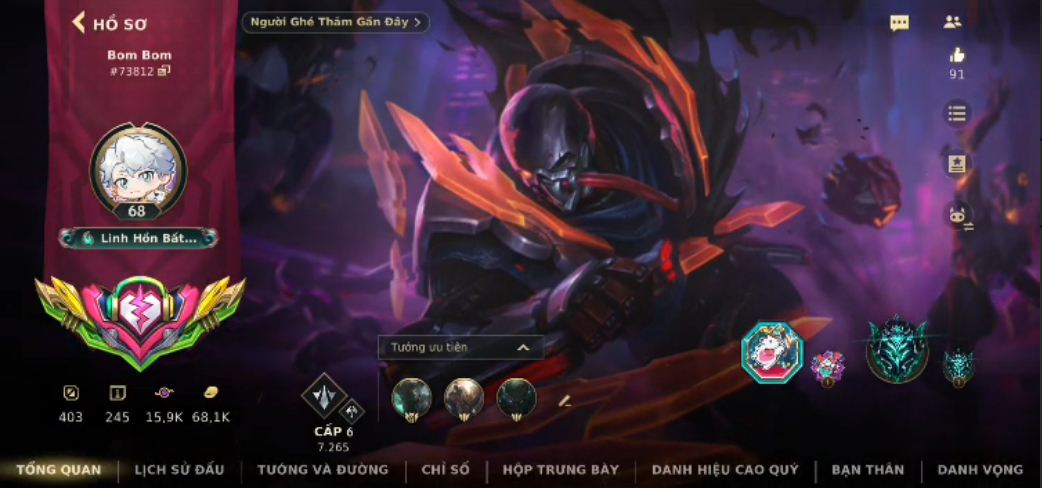The image size is (1042, 488).
Task: Switch to the HỘP TRƯNG BÀY tab
Action: point(560,469)
